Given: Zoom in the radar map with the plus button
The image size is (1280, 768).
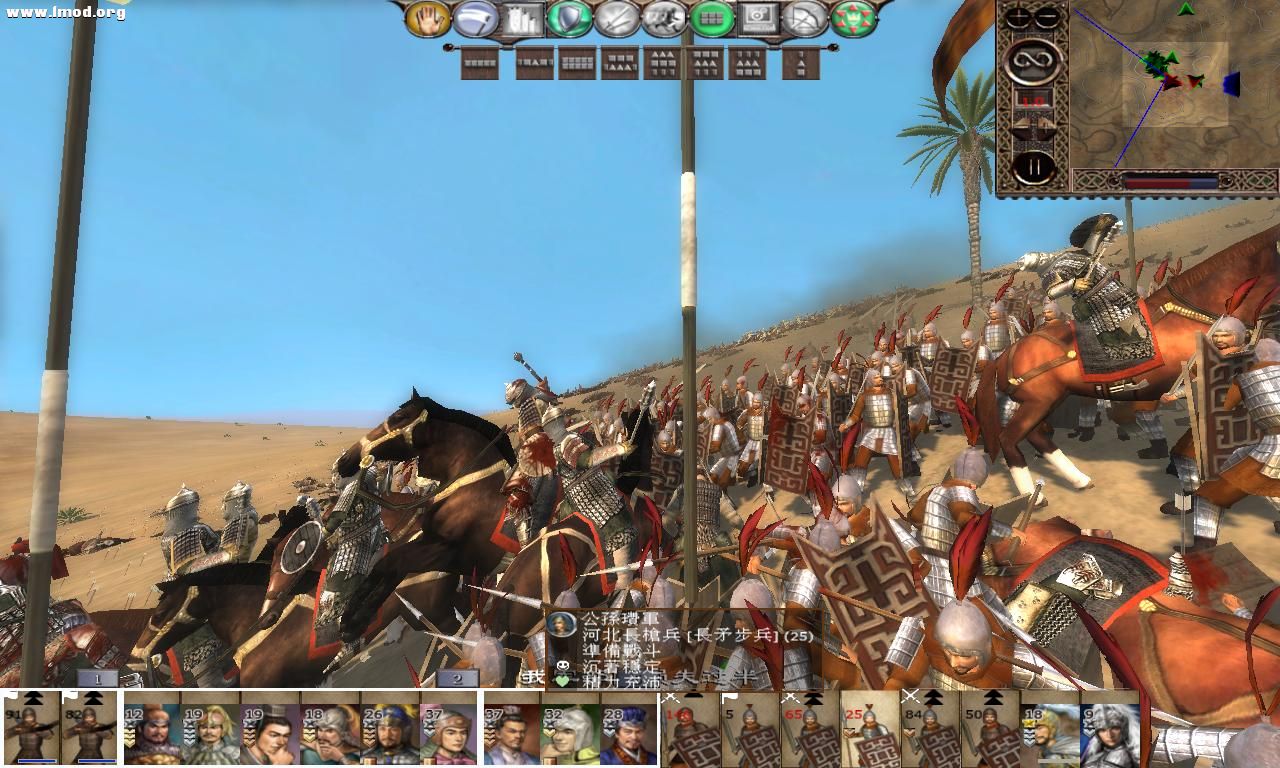Looking at the screenshot, I should pyautogui.click(x=1017, y=16).
